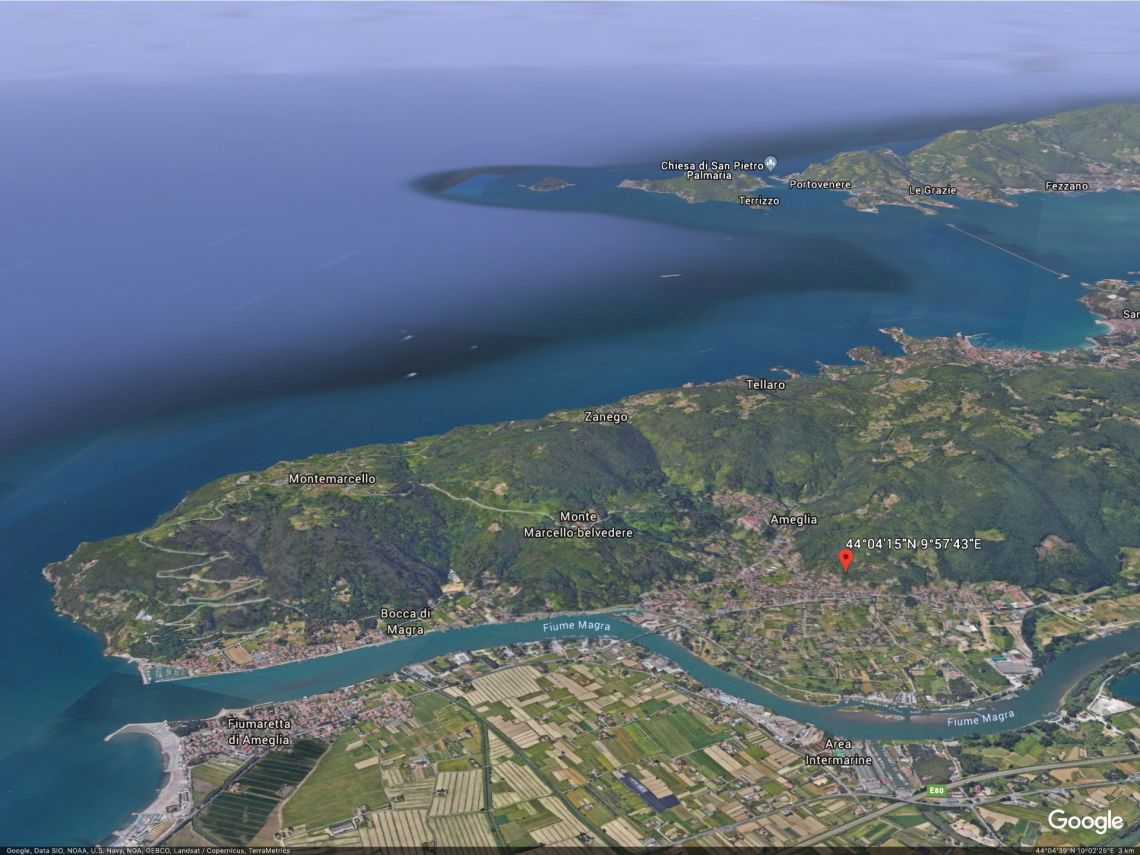Select the Portovenere place label
1140x855 pixels.
pos(820,185)
